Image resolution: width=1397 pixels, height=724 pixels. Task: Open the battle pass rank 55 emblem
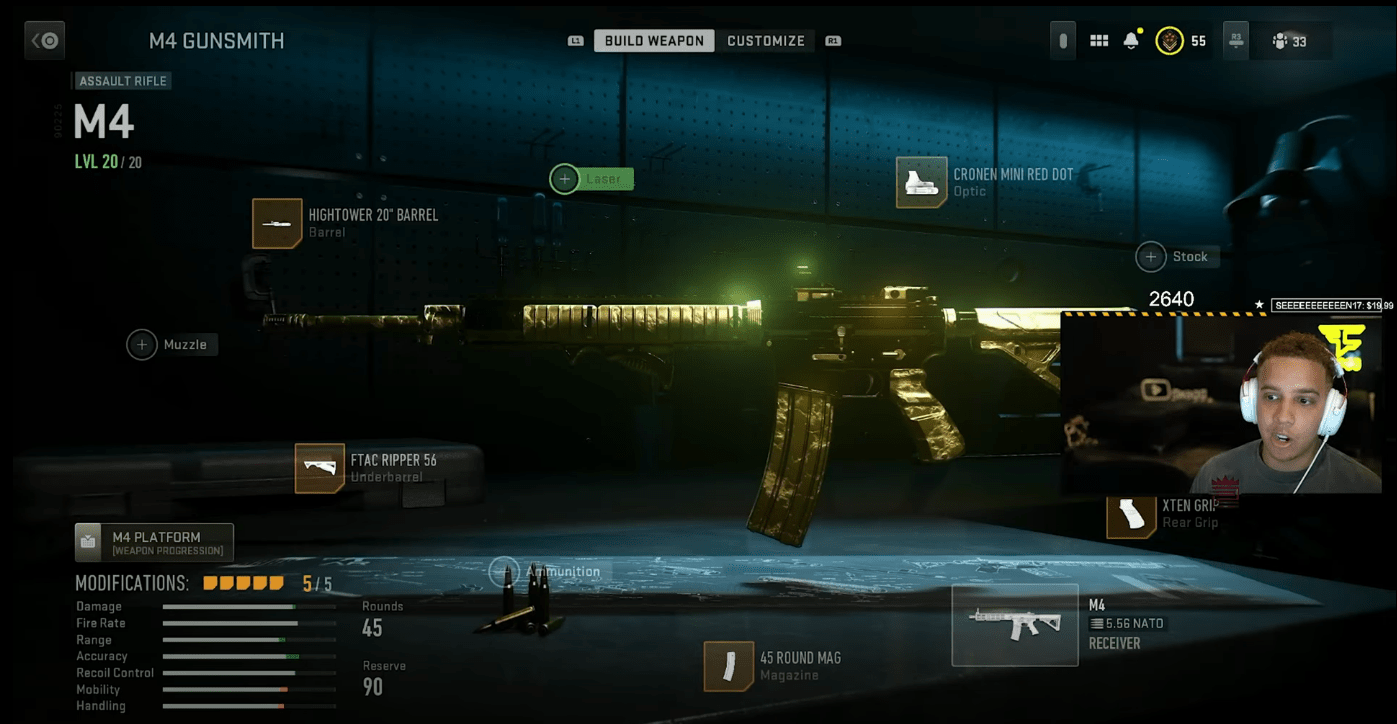1168,40
